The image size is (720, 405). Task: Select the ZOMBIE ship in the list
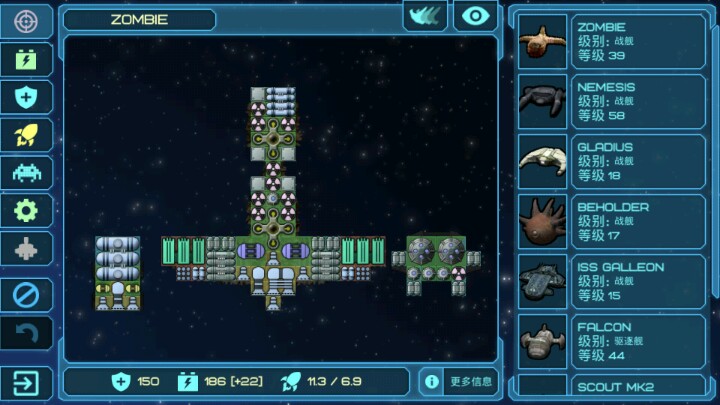611,42
